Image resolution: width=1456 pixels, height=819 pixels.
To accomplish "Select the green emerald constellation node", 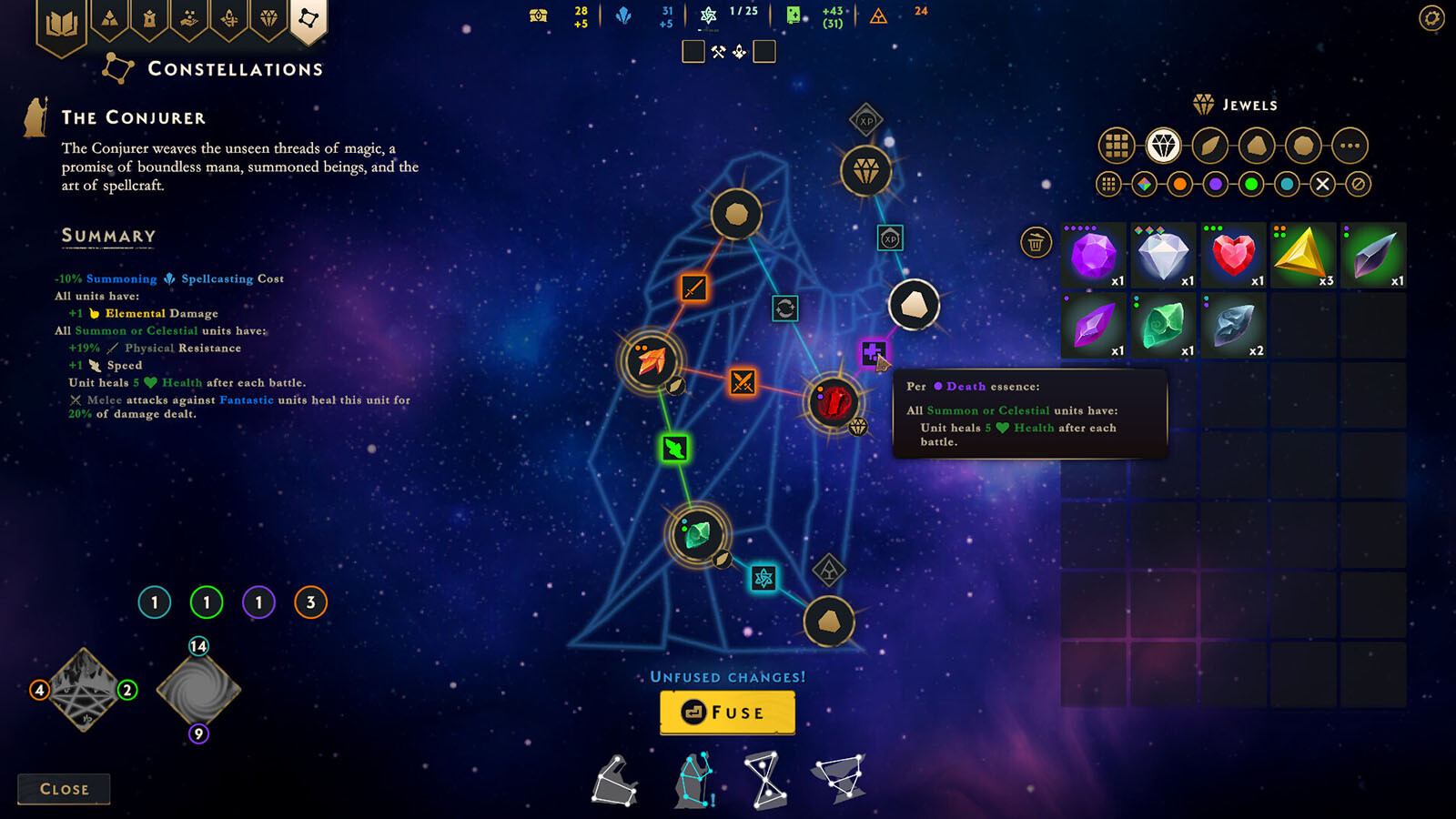I will (x=697, y=533).
